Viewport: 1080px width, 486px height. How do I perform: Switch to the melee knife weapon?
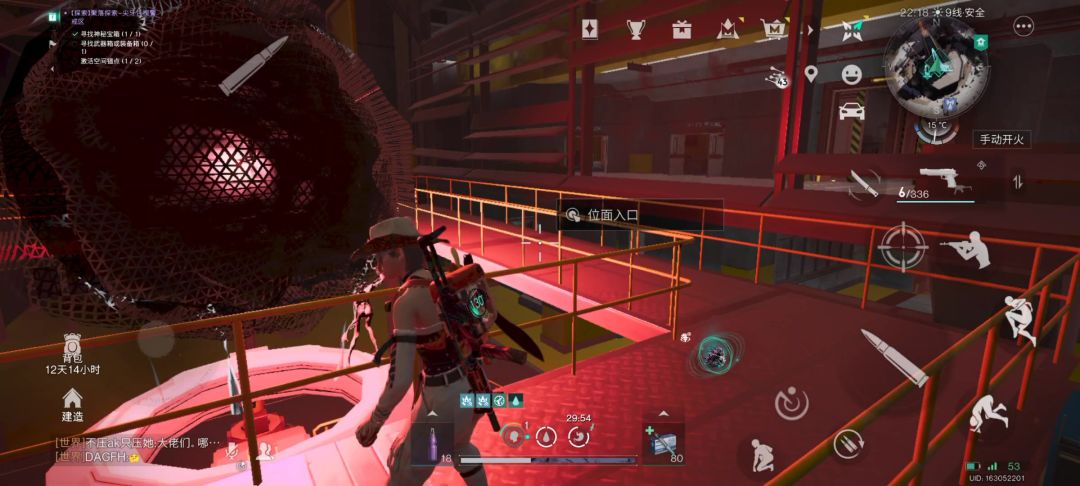point(863,183)
